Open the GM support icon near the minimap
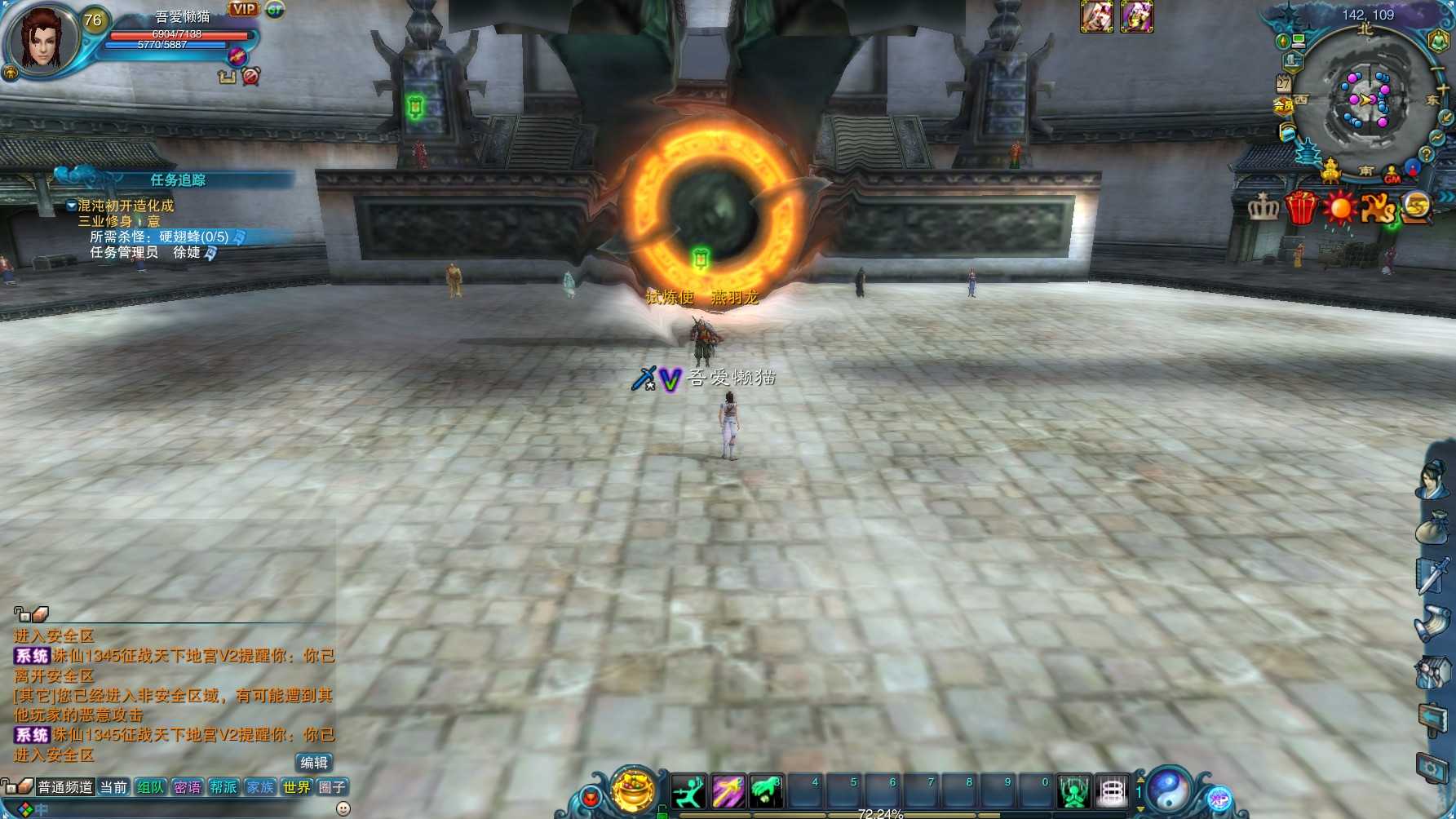The width and height of the screenshot is (1456, 819). coord(1392,174)
